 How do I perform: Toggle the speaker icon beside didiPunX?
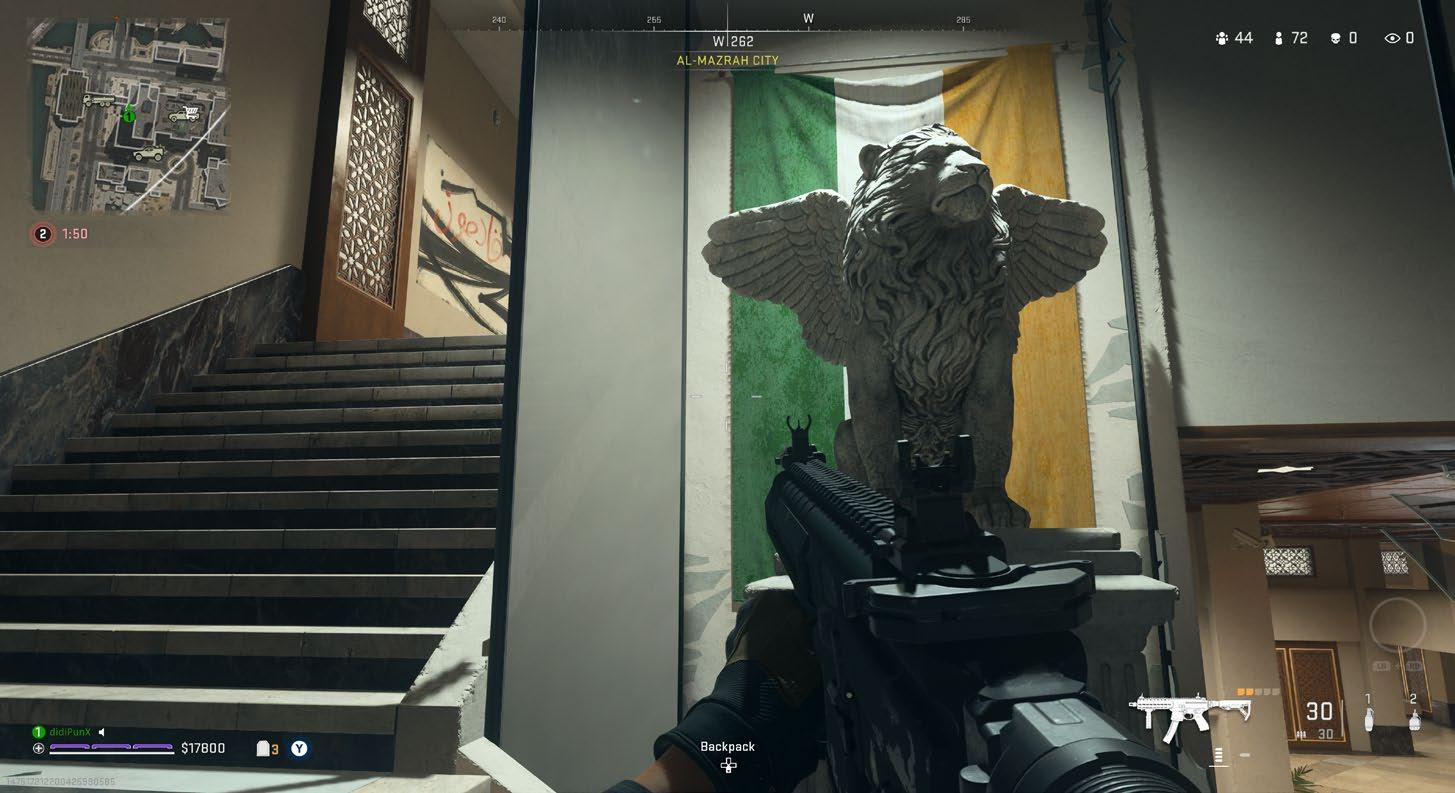[x=102, y=732]
